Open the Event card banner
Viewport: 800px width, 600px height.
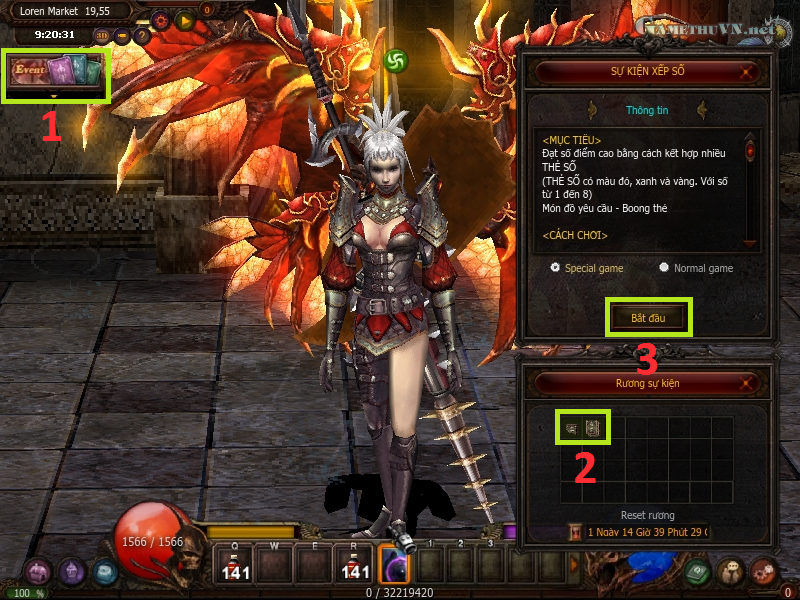tap(57, 74)
